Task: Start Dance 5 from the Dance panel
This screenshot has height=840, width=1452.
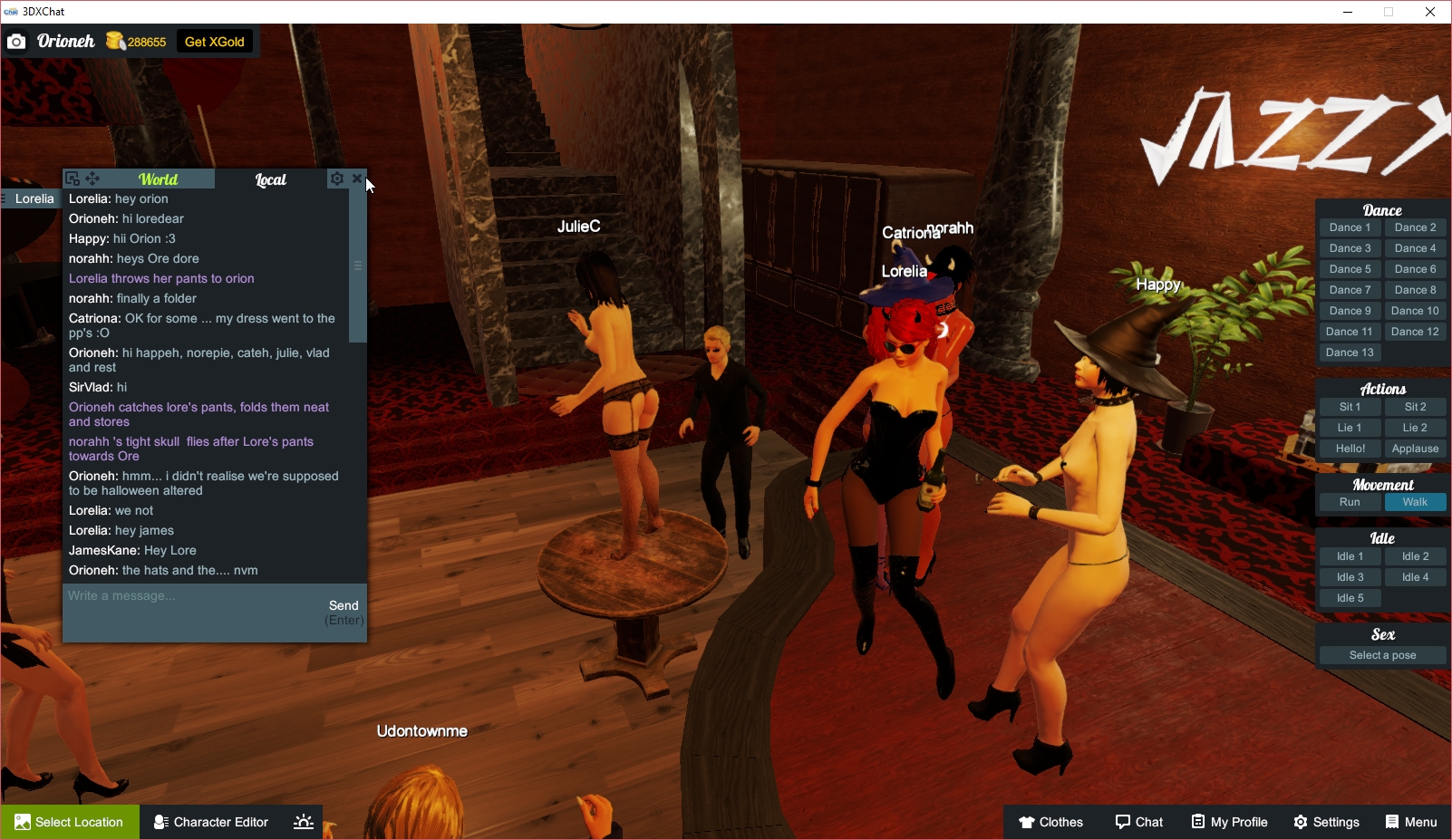Action: tap(1350, 268)
